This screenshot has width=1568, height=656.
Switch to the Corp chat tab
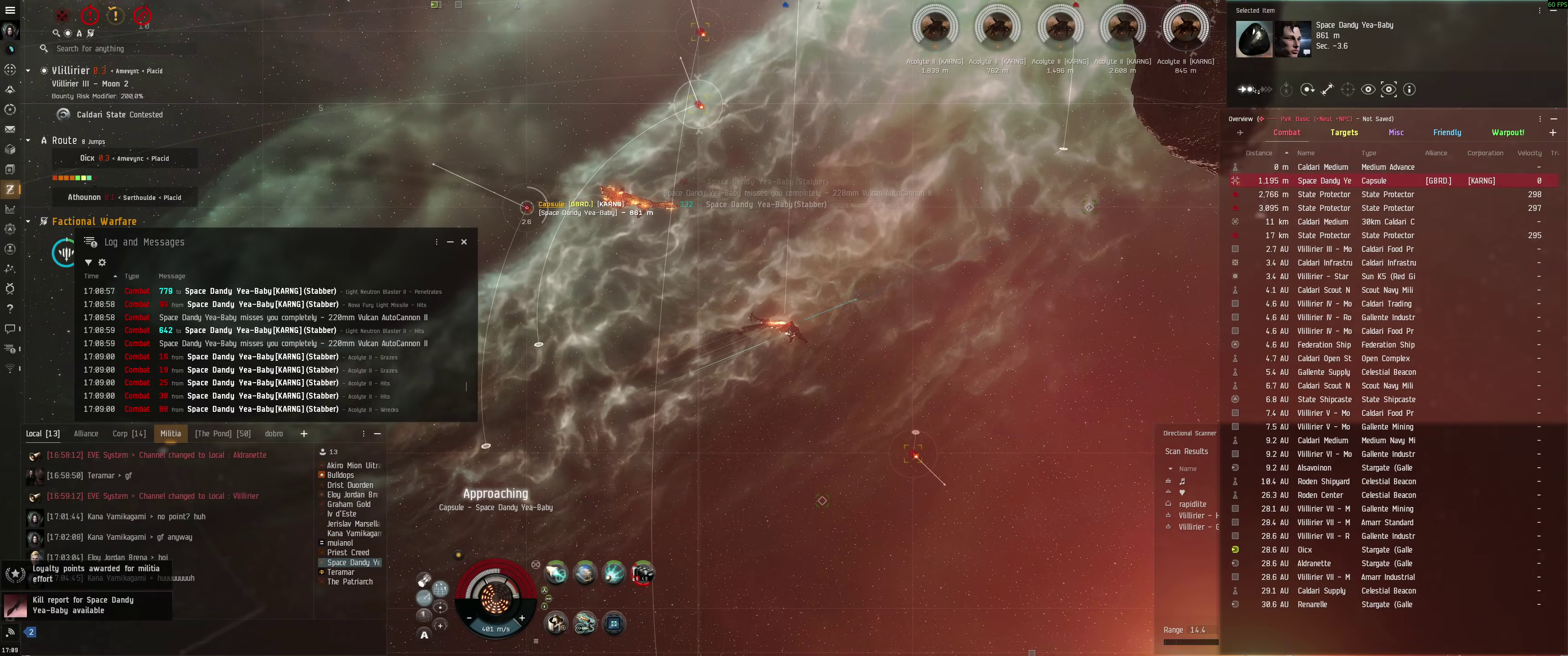click(129, 434)
